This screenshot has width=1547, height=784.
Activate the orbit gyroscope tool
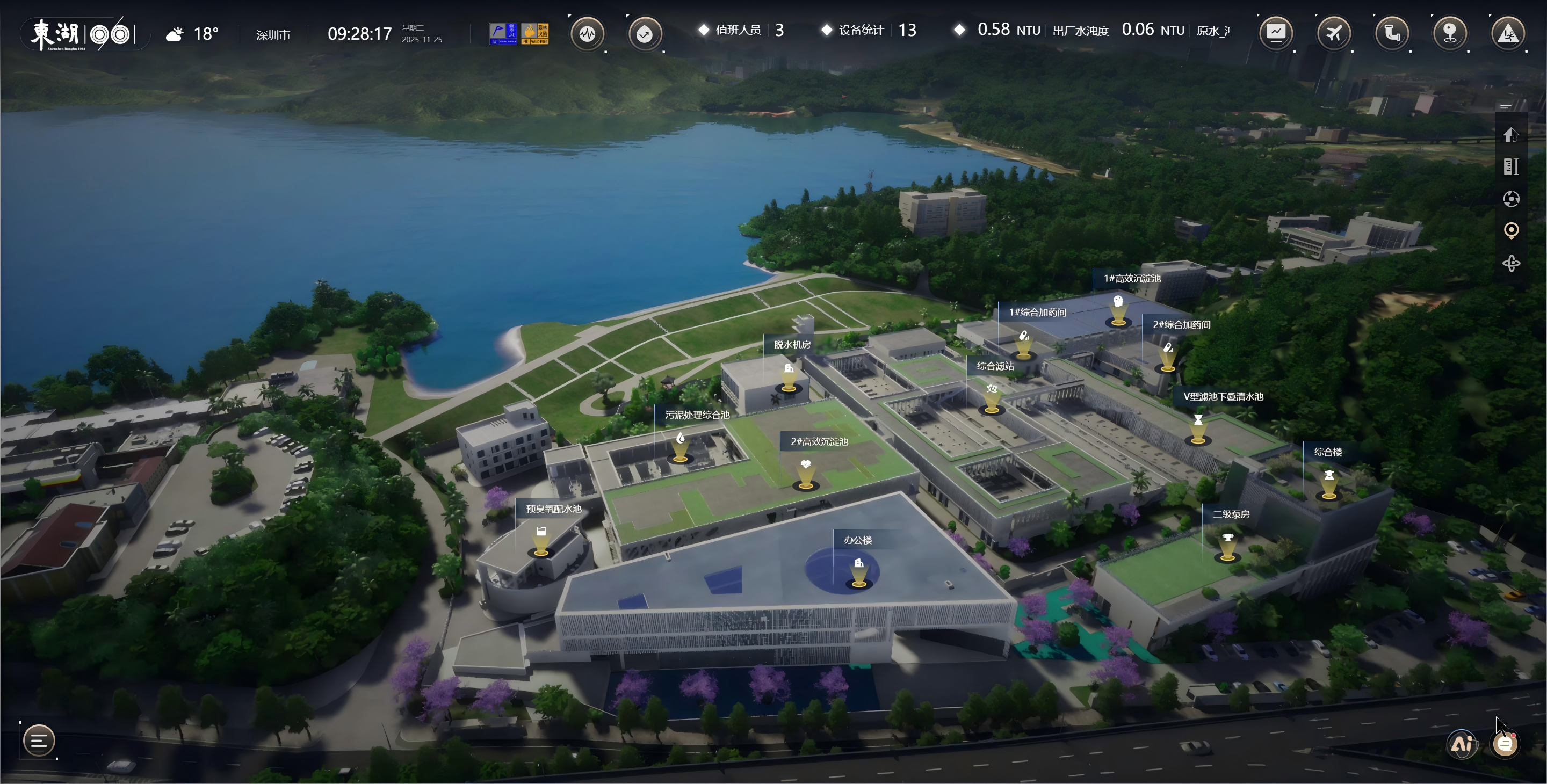1511,263
